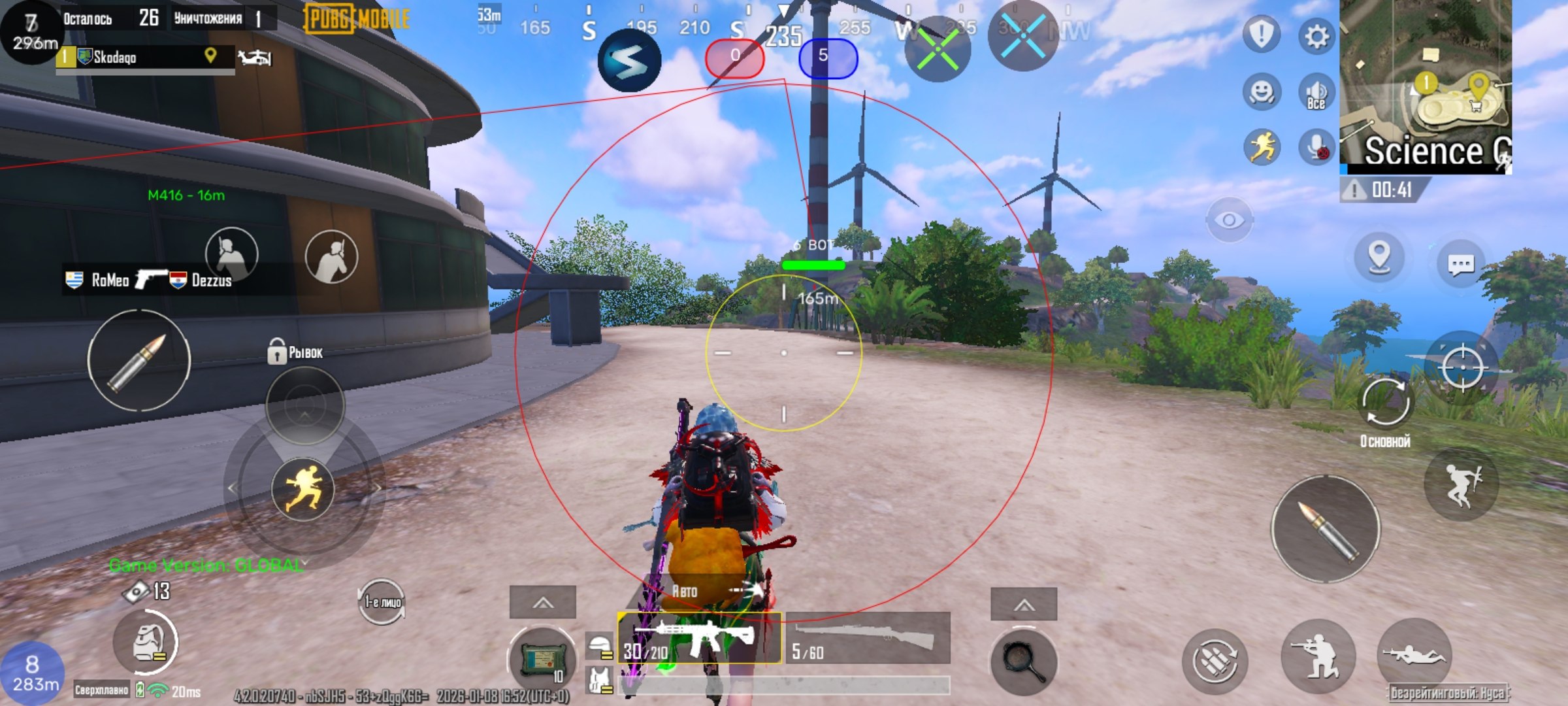Open the Science Center minimap
Screen dimensions: 1568x706
tap(1424, 85)
